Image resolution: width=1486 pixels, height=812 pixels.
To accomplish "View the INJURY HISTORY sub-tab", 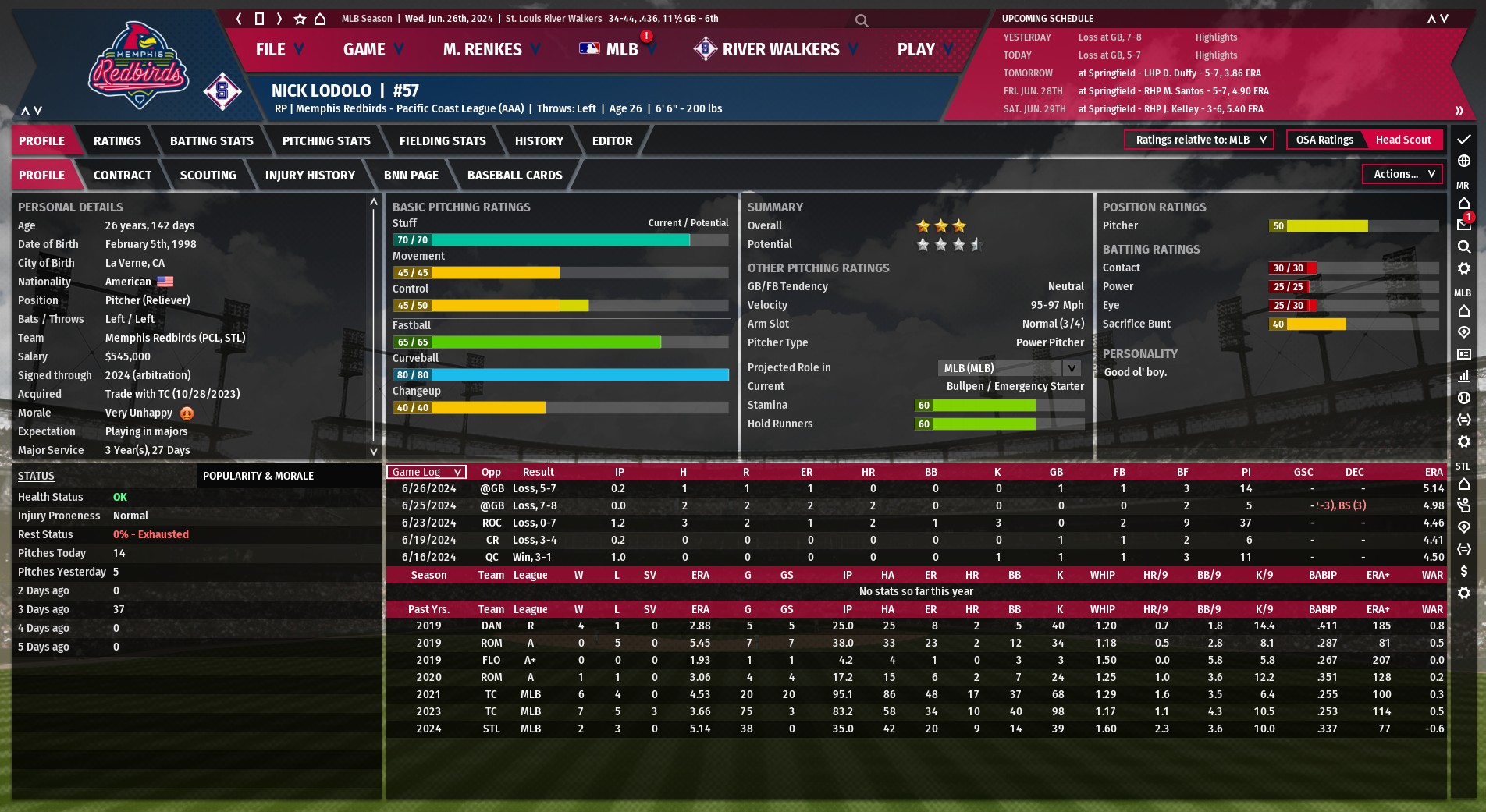I will (310, 176).
